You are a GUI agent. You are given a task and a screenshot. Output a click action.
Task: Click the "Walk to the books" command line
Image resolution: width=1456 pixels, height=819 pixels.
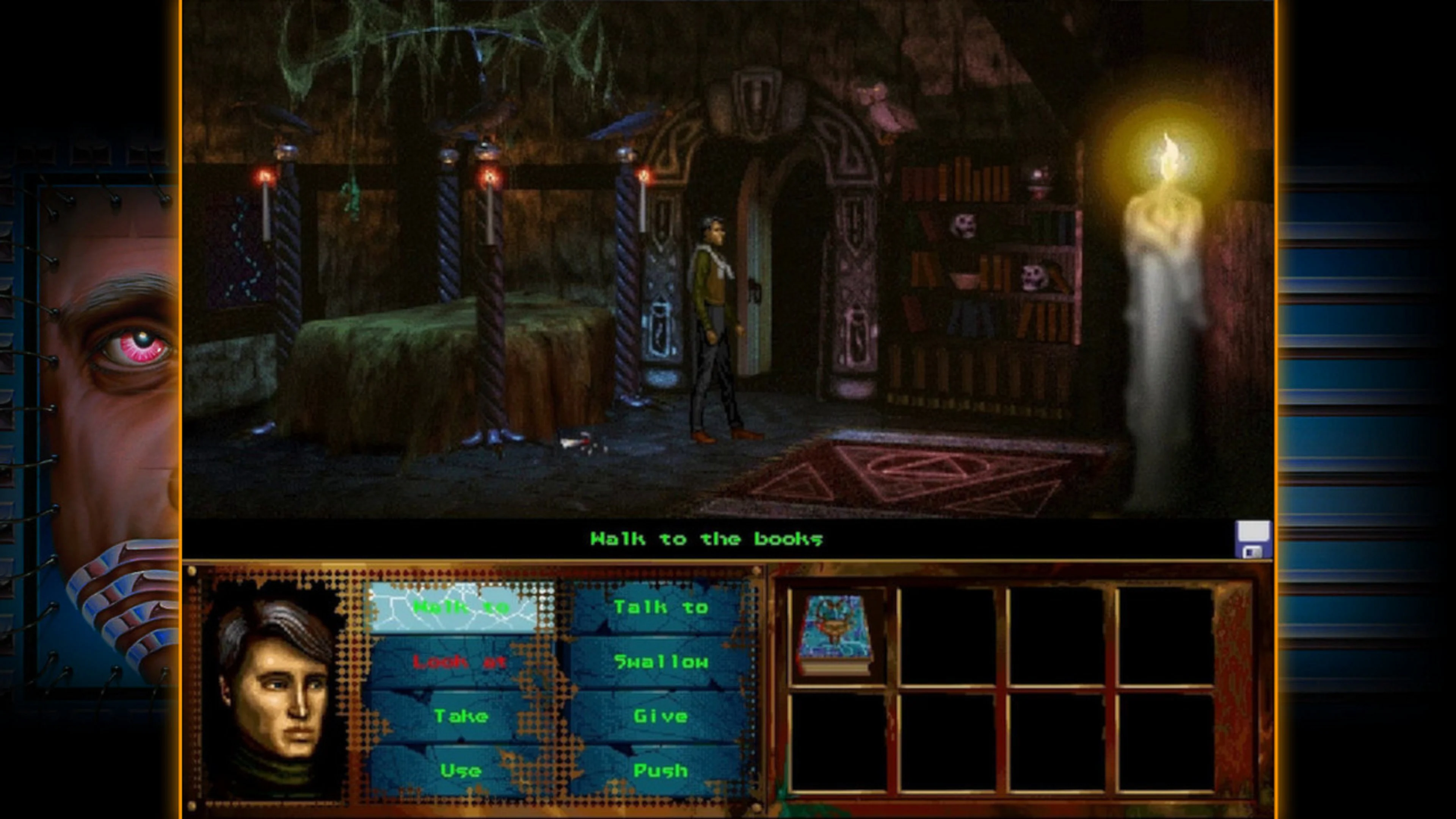click(706, 539)
